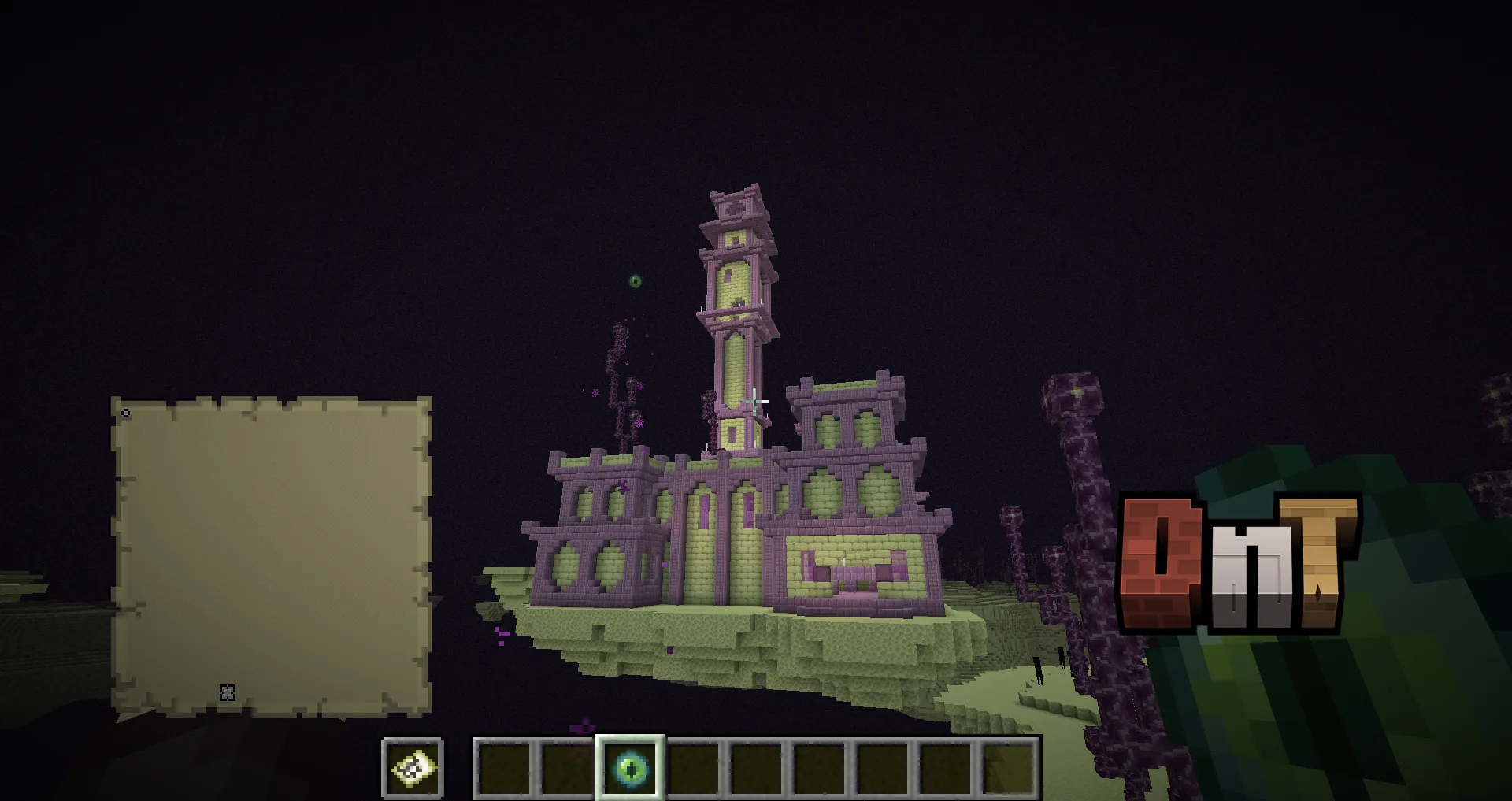Click the parchment map panel
Viewport: 1512px width, 801px height.
[272, 556]
